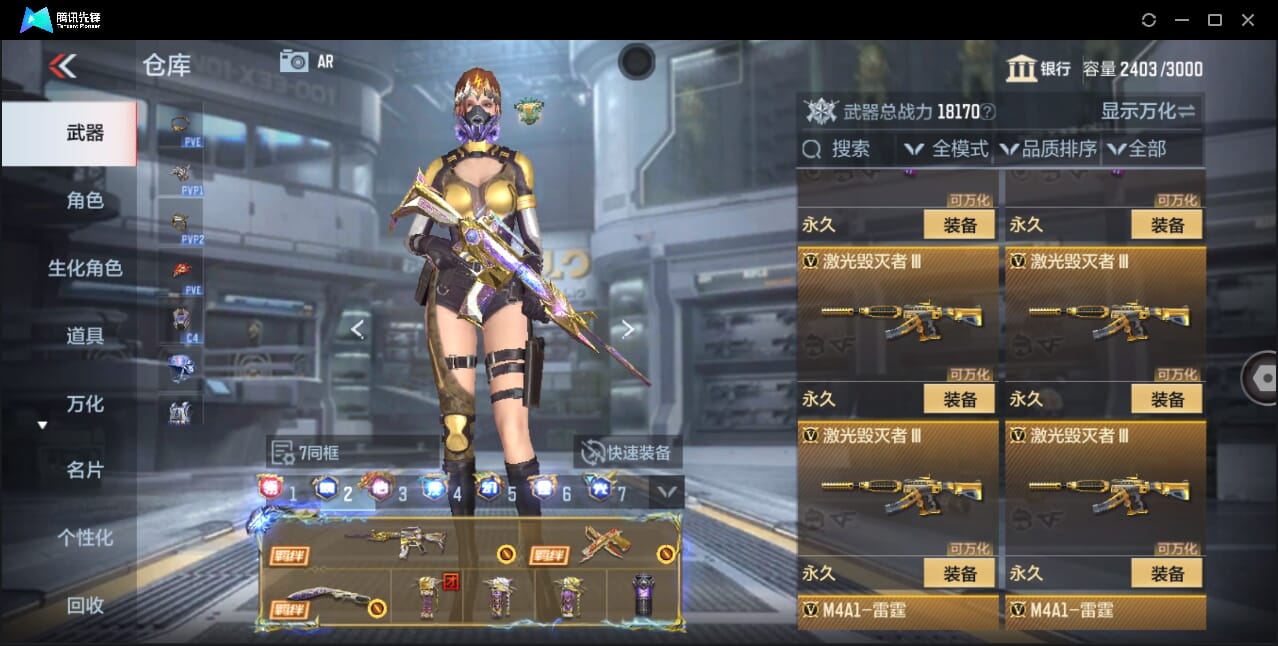
Task: Switch to the 角色 character tab
Action: (x=85, y=201)
